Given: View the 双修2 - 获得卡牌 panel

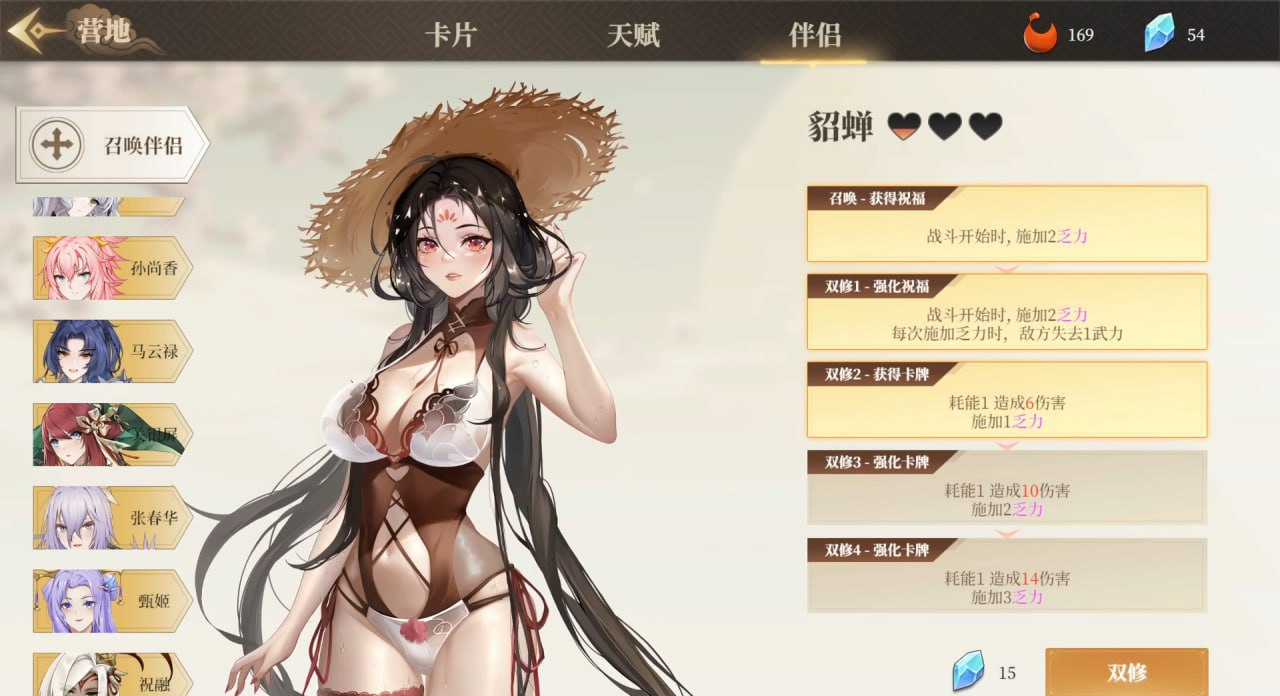Looking at the screenshot, I should click(x=1006, y=400).
